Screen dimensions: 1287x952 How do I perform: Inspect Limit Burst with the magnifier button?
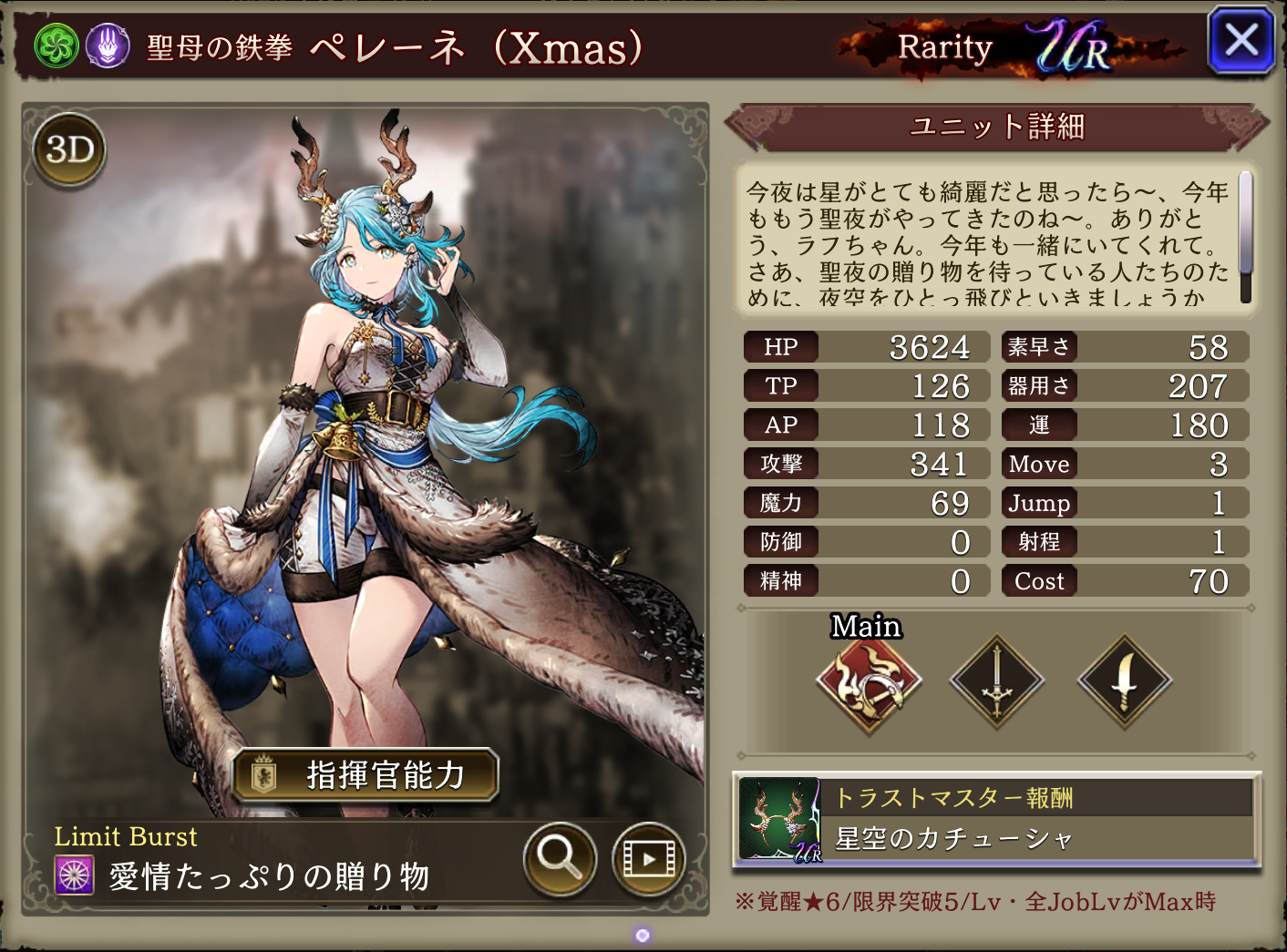click(x=560, y=857)
